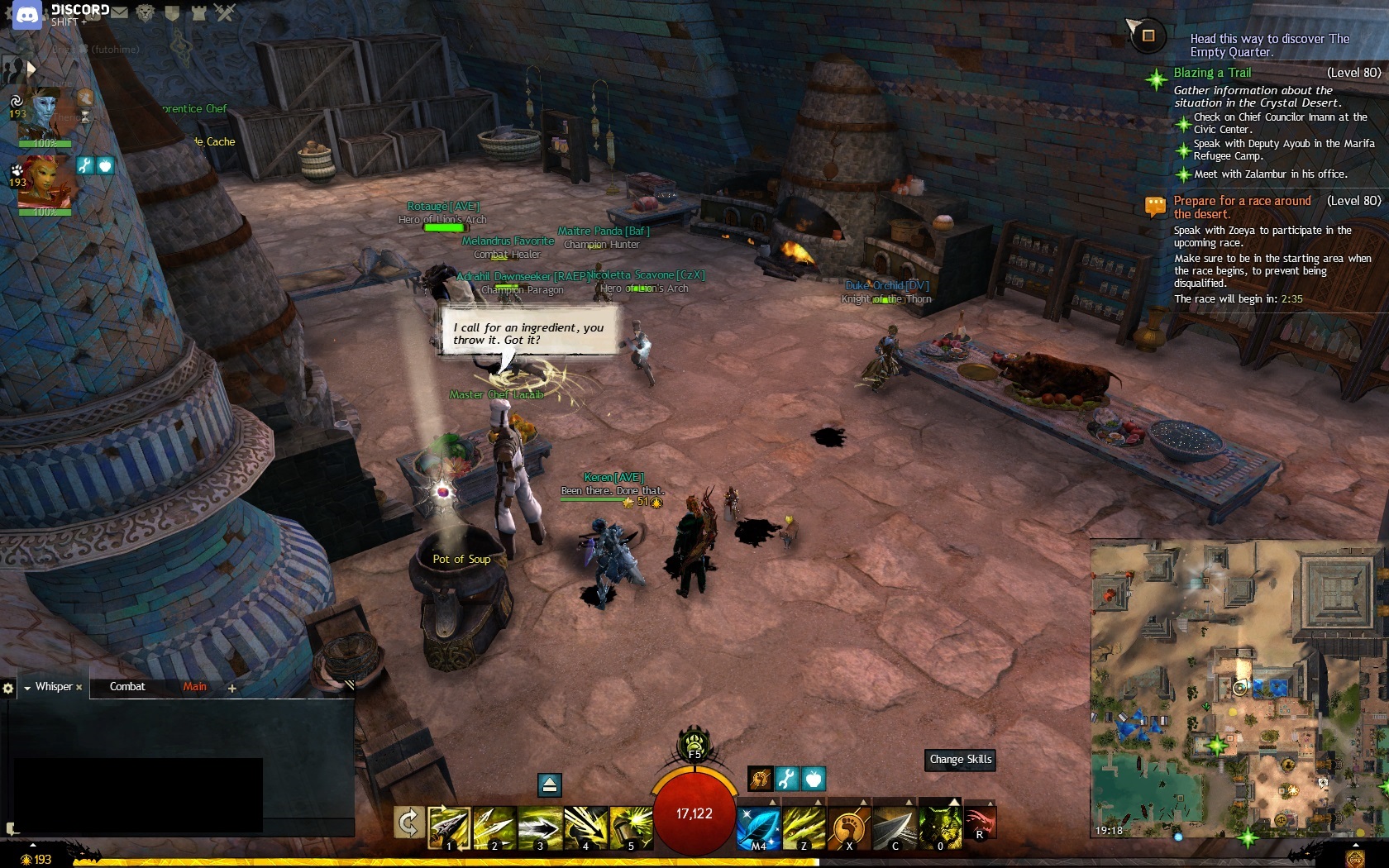Fire weapon skill 5 armored burst
The image size is (1389, 868).
click(x=631, y=827)
